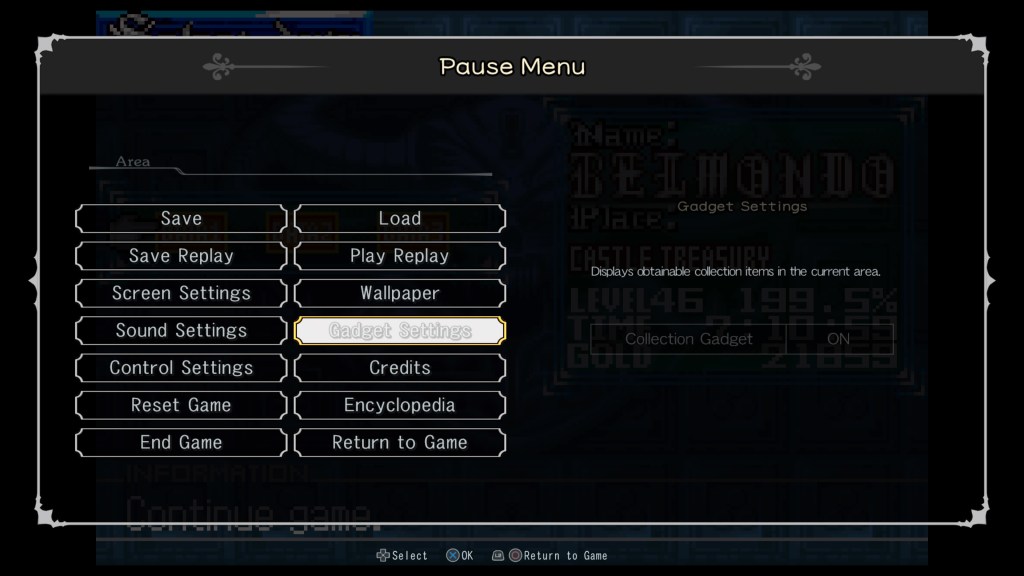1024x576 pixels.
Task: Open the Load menu
Action: point(400,219)
